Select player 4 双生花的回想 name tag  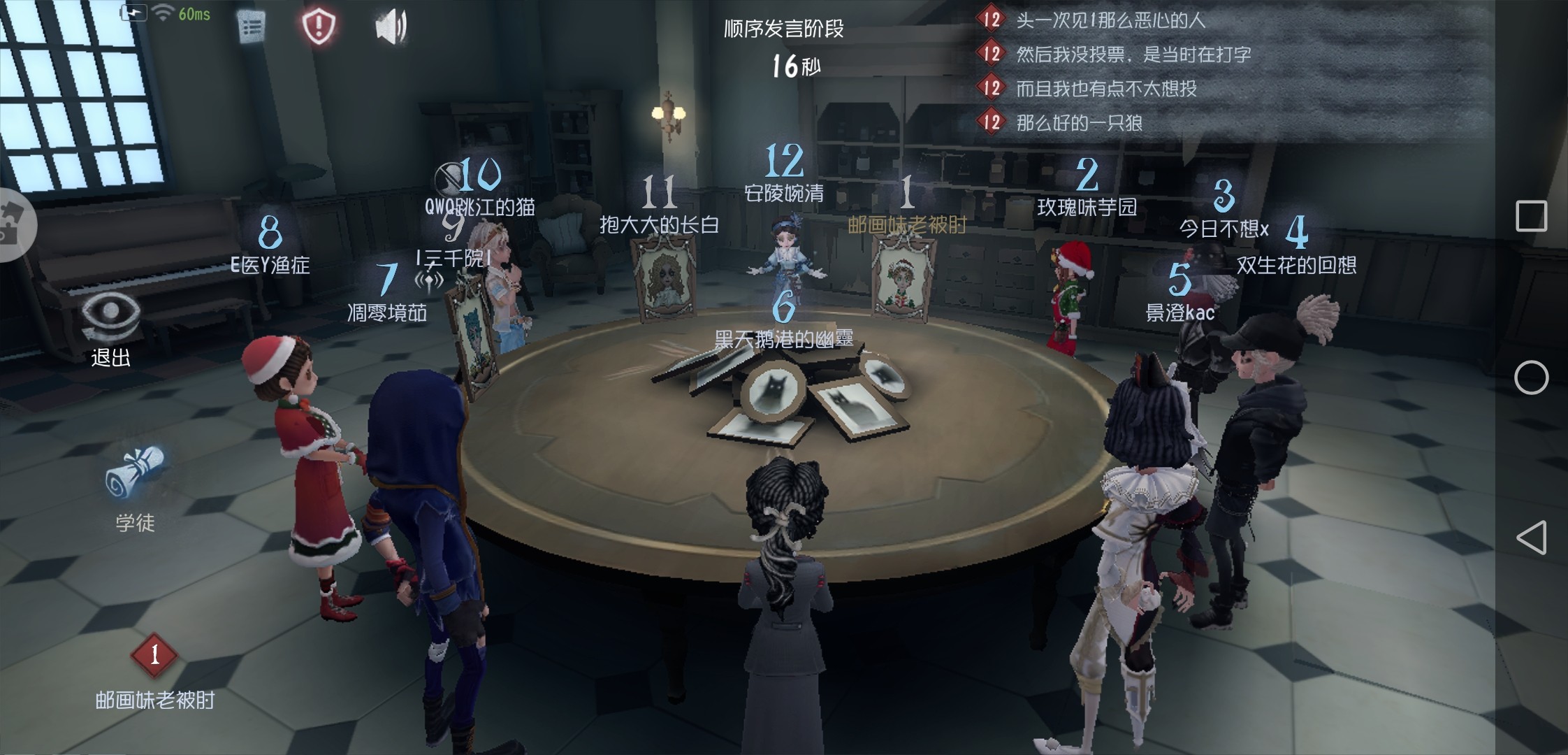tap(1296, 264)
